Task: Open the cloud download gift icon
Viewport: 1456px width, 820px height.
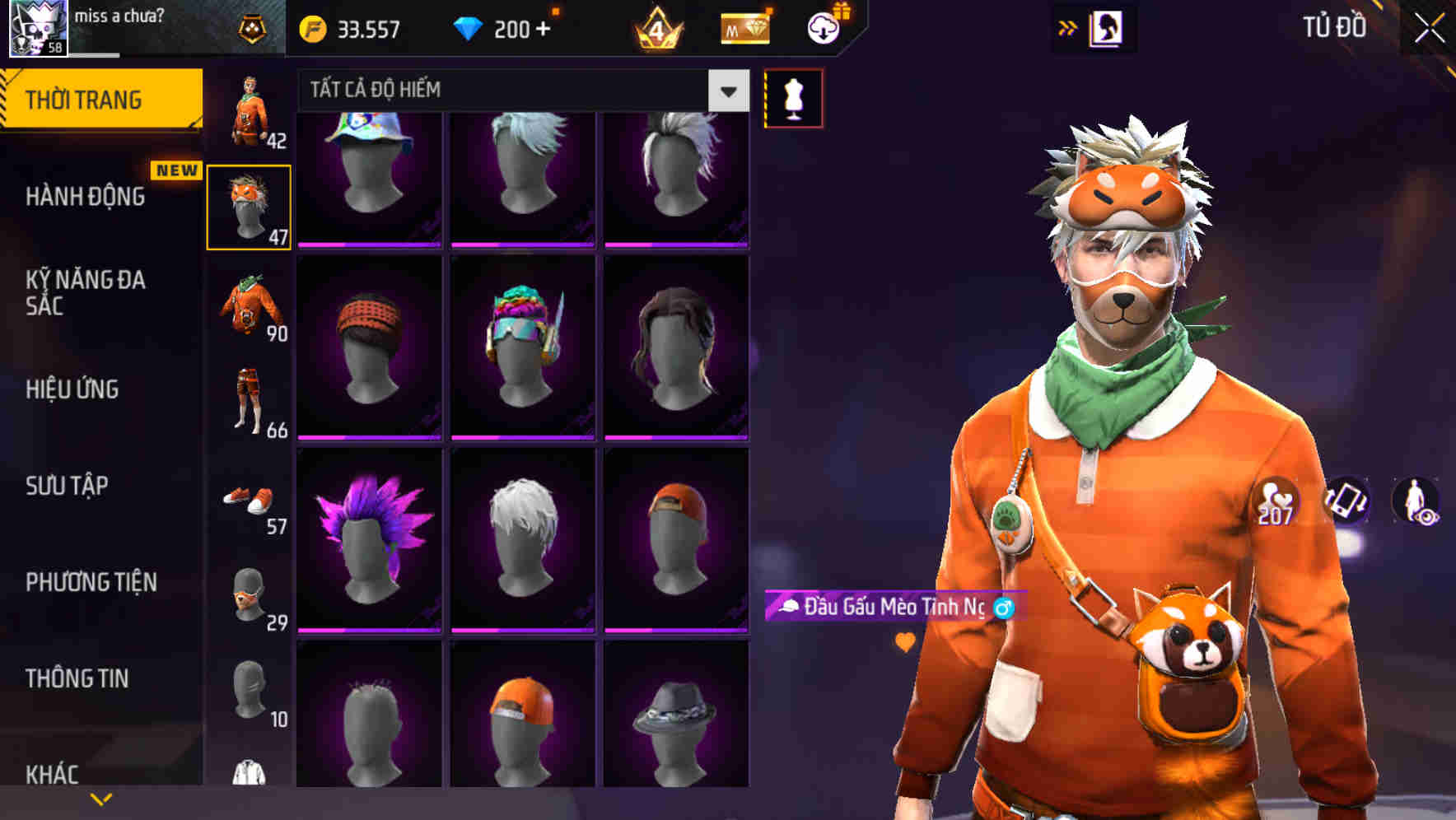Action: [825, 27]
